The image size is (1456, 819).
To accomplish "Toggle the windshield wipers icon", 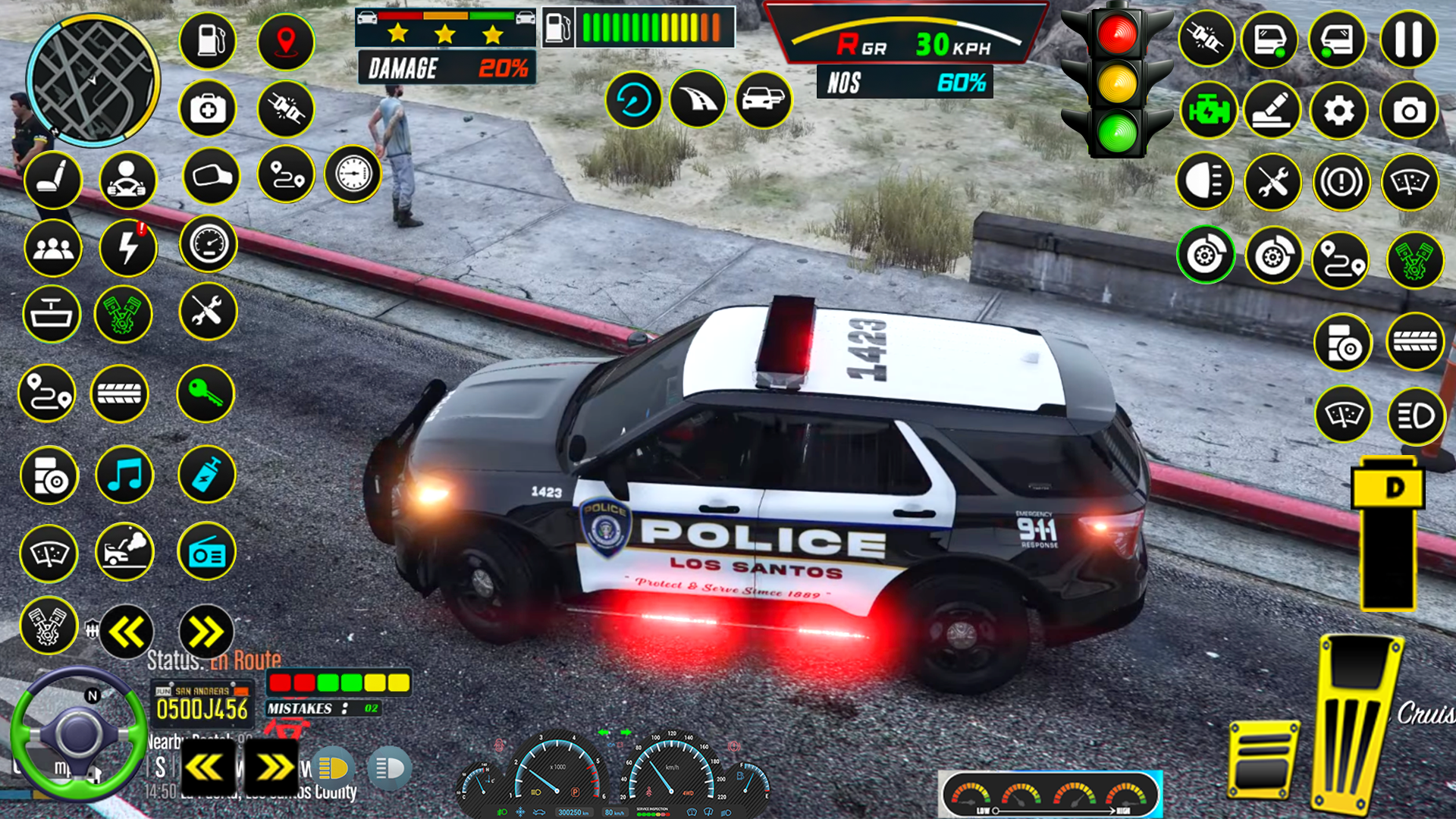I will click(1409, 182).
